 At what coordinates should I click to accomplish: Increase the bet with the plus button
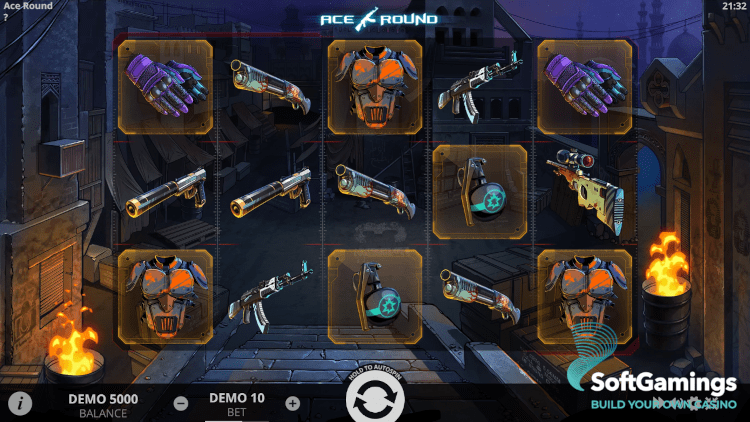tap(292, 403)
